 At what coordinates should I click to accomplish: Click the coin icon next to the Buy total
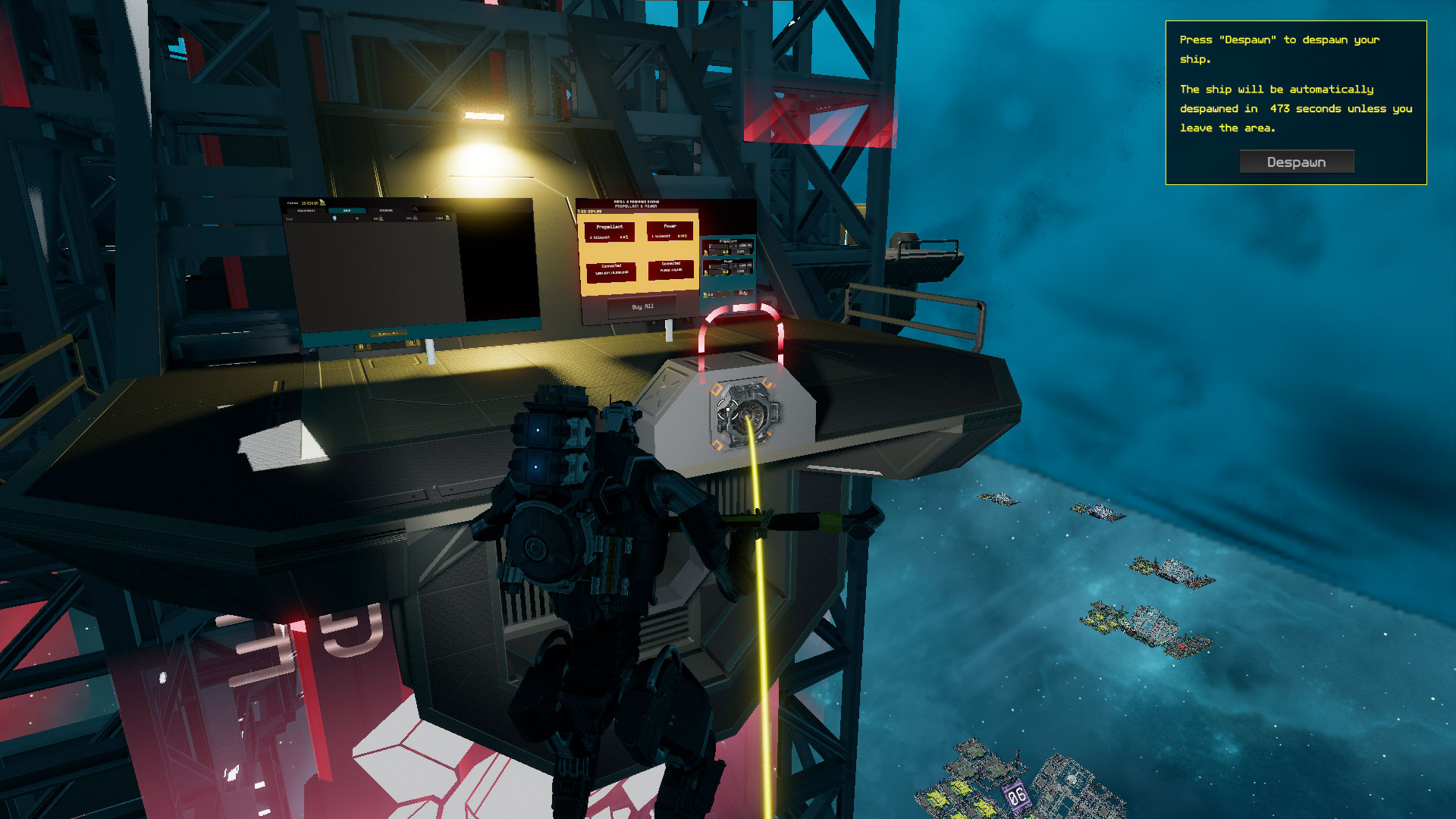705,295
